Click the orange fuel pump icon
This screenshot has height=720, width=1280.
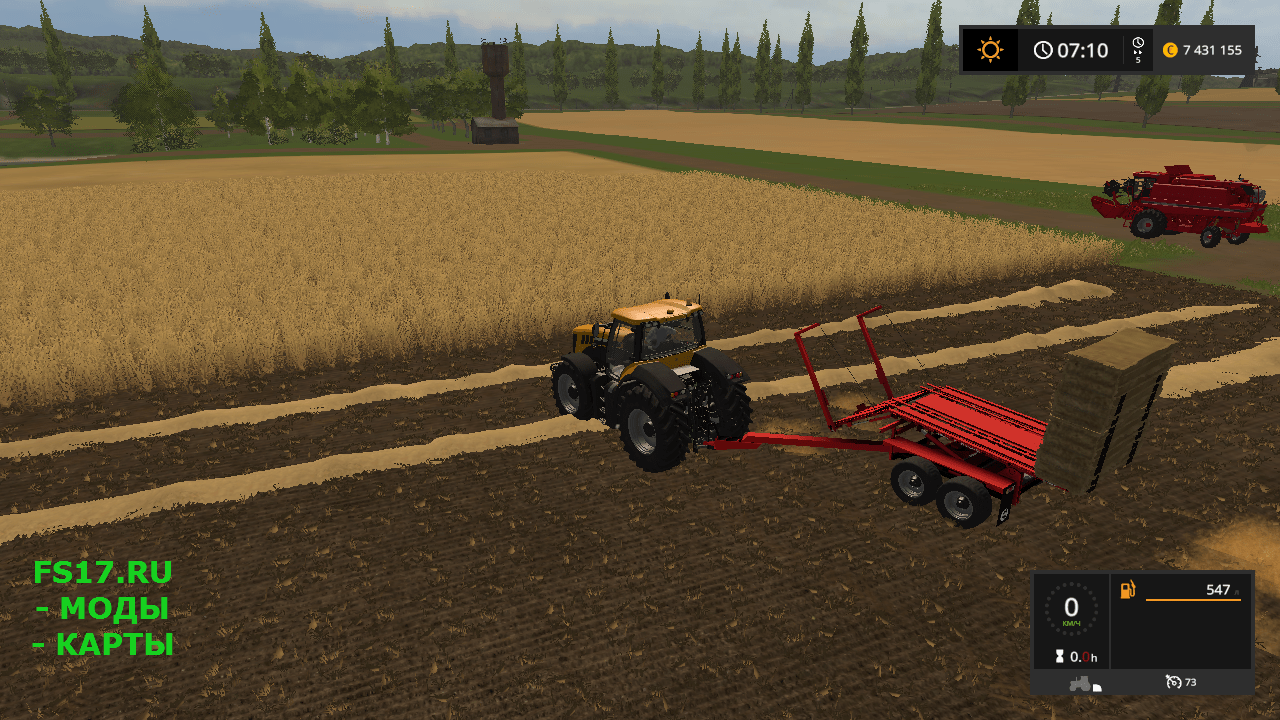(x=1128, y=590)
